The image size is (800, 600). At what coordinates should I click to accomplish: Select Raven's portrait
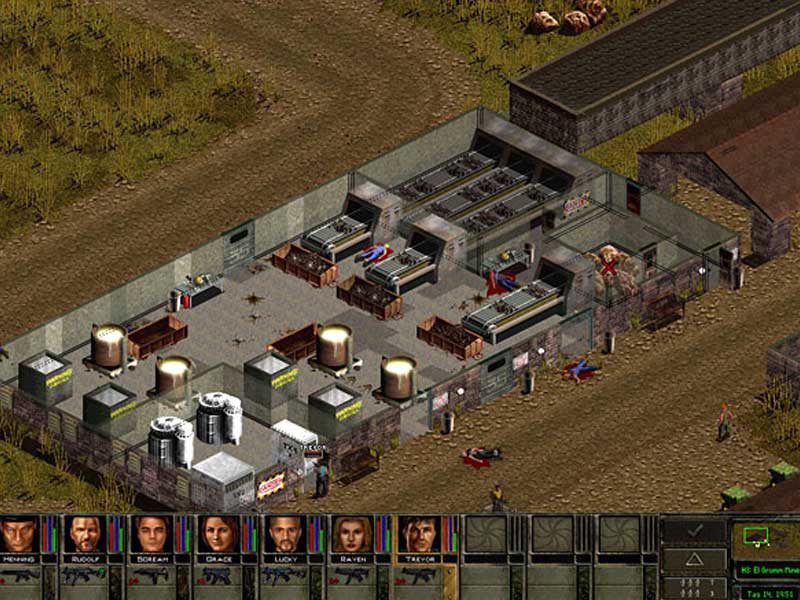coord(351,535)
